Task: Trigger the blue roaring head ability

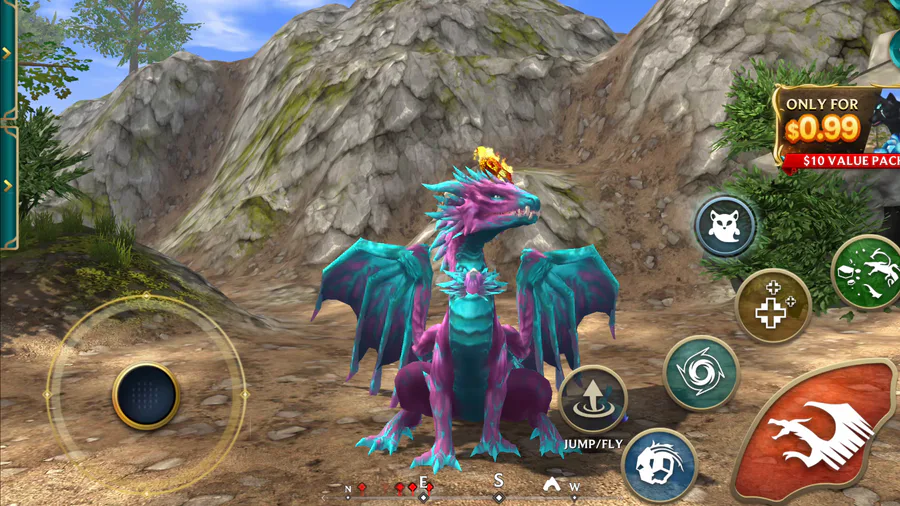Action: 659,466
